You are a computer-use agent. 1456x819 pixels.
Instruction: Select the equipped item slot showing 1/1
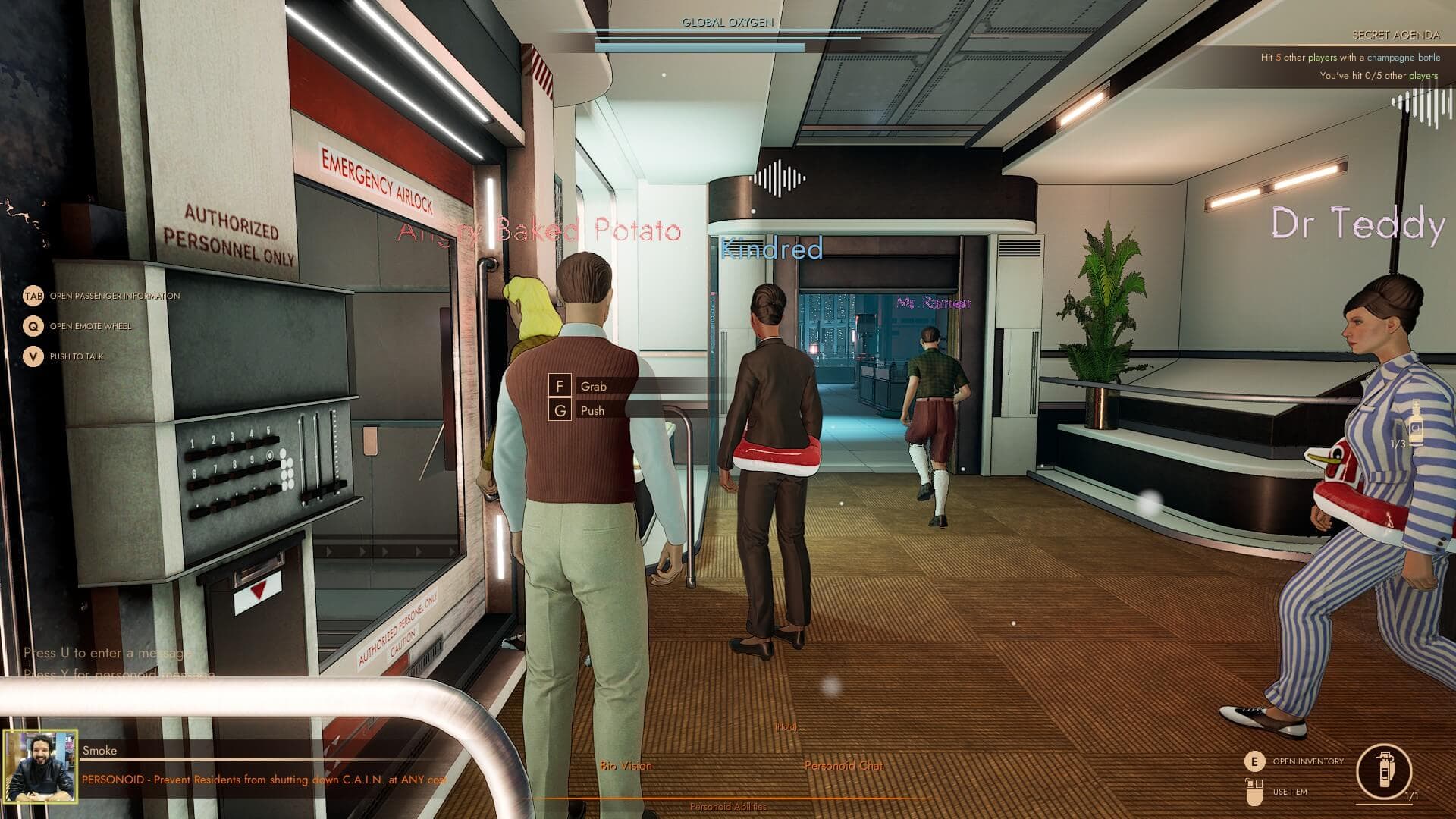tap(1384, 772)
